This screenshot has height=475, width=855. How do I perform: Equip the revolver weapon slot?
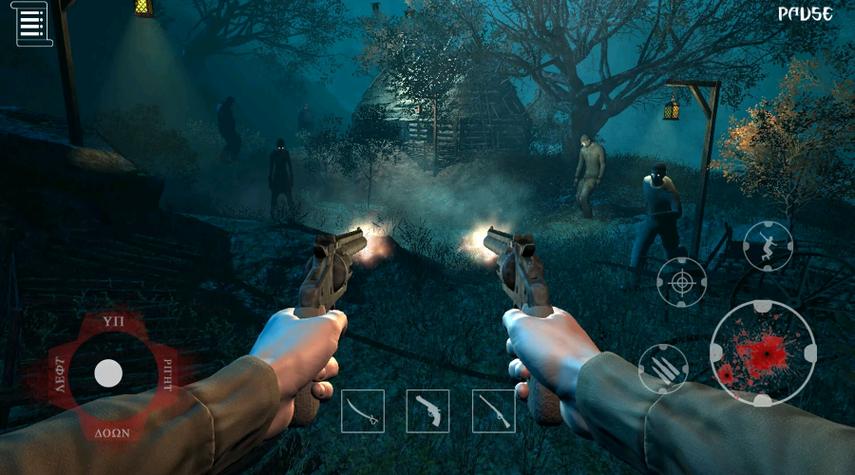click(x=428, y=411)
